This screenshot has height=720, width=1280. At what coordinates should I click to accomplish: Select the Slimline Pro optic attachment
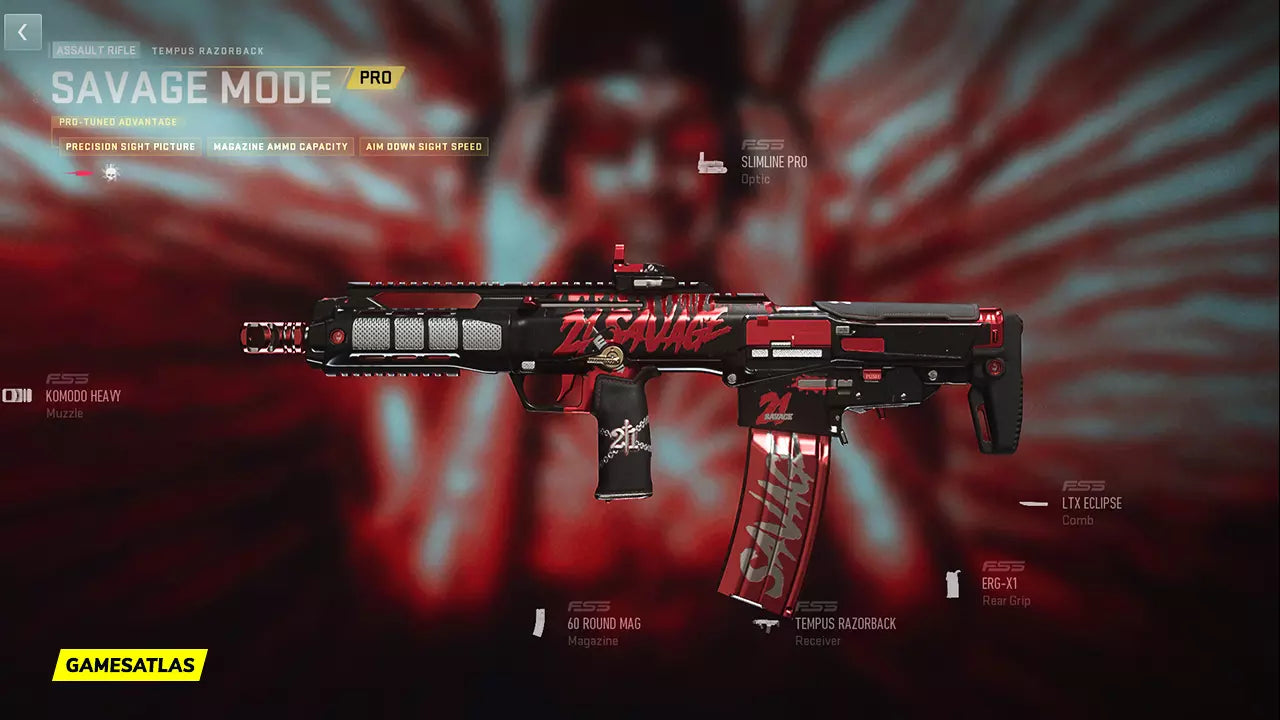click(773, 162)
